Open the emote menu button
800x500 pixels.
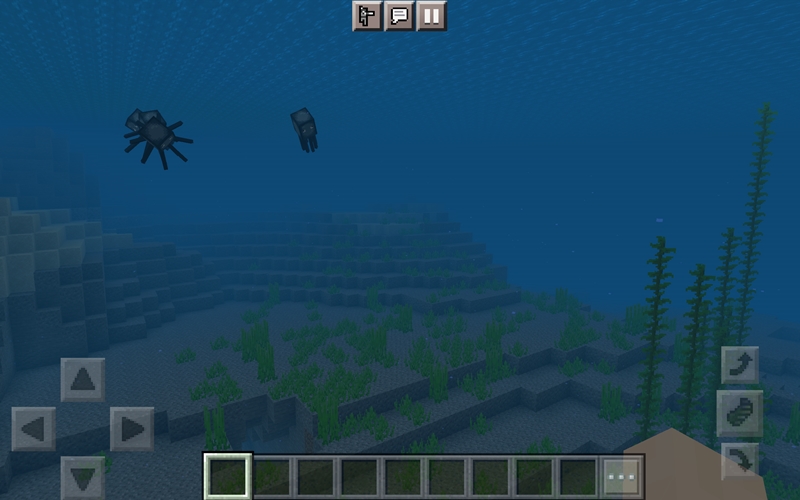367,16
